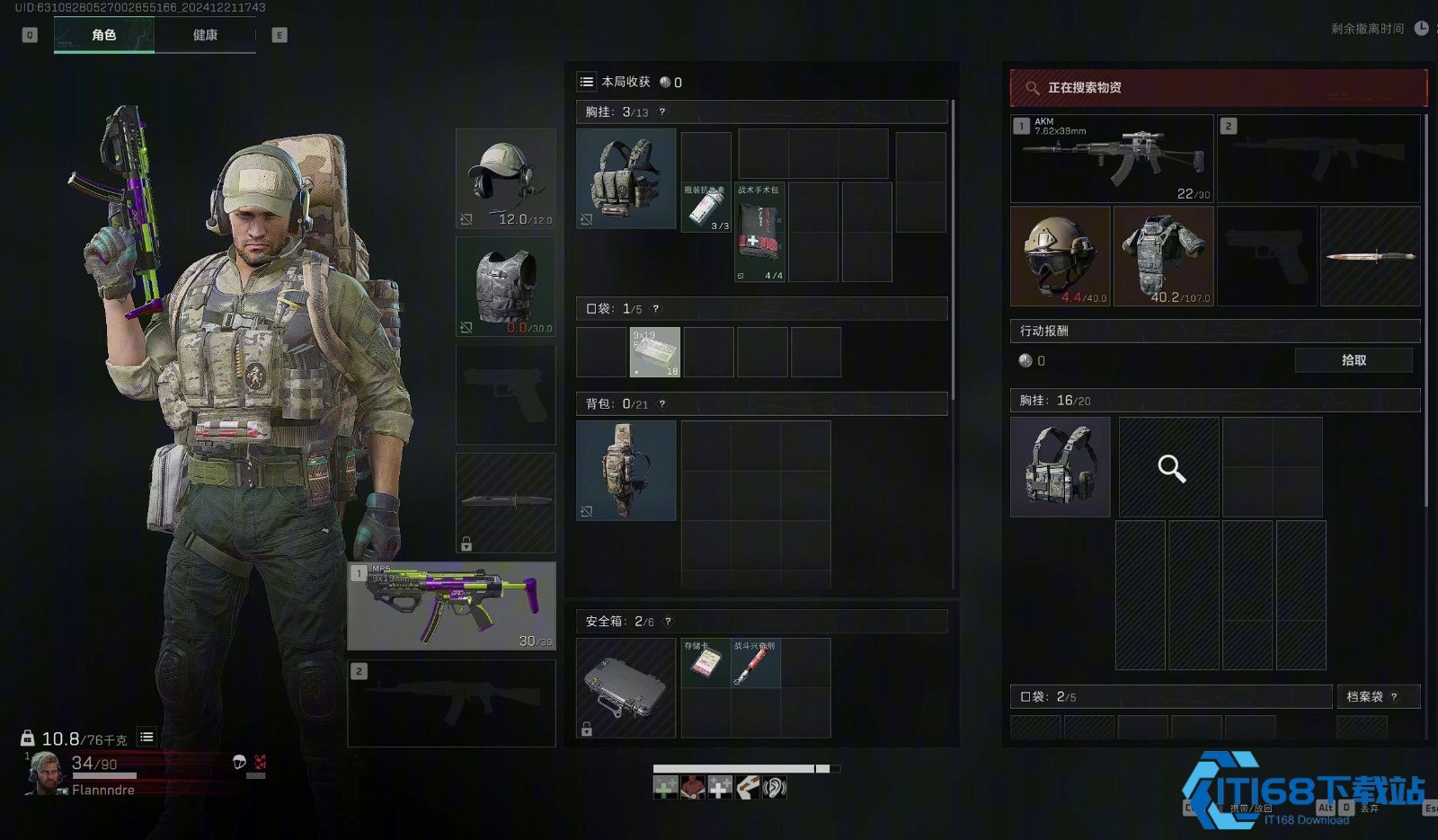
Task: Switch to the 健康 tab
Action: [x=205, y=35]
